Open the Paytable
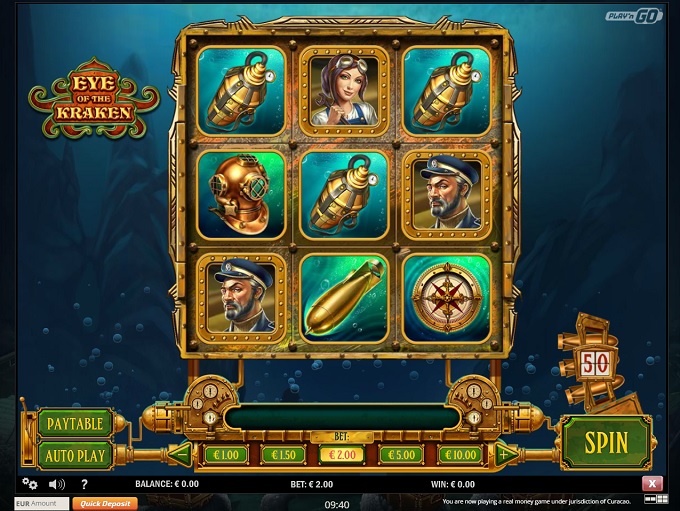 (x=75, y=424)
